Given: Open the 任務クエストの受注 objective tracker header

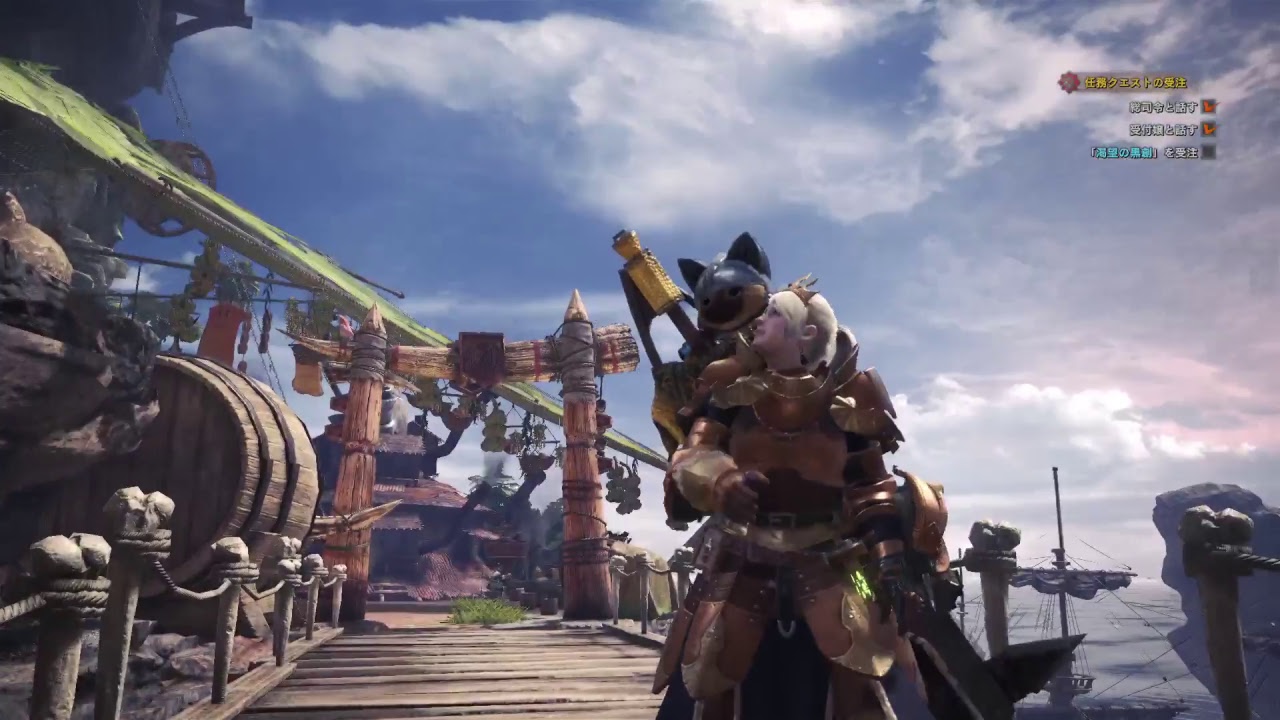Looking at the screenshot, I should pos(1136,83).
